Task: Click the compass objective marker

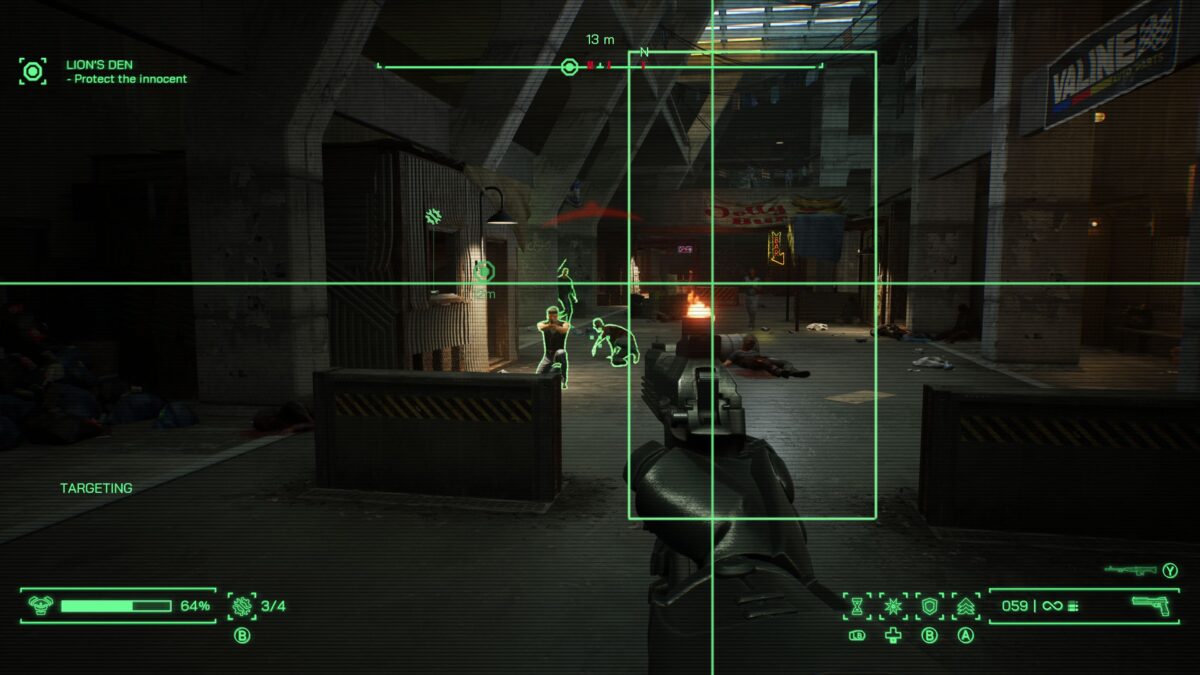Action: [569, 67]
